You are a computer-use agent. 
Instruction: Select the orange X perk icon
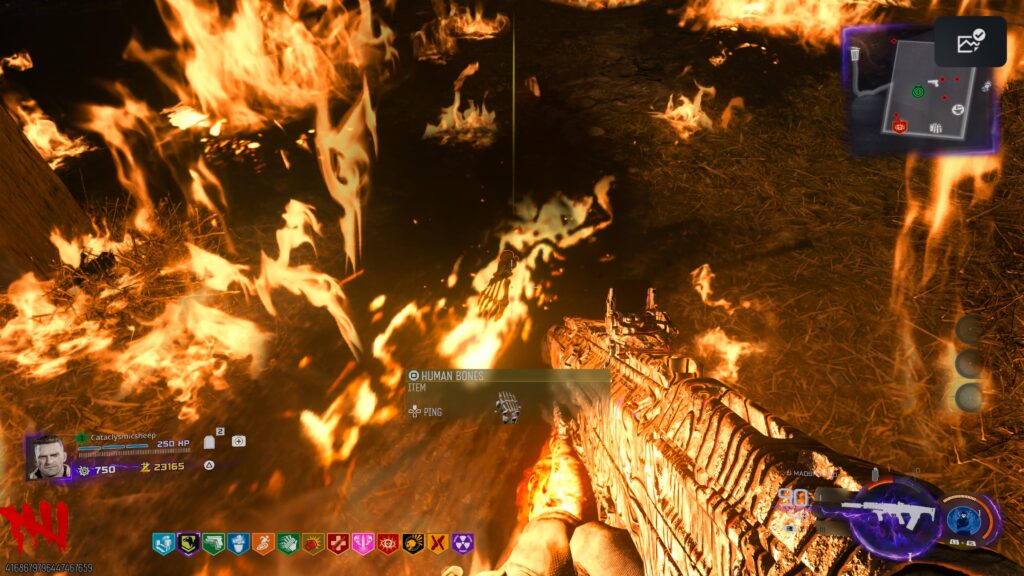[x=437, y=544]
